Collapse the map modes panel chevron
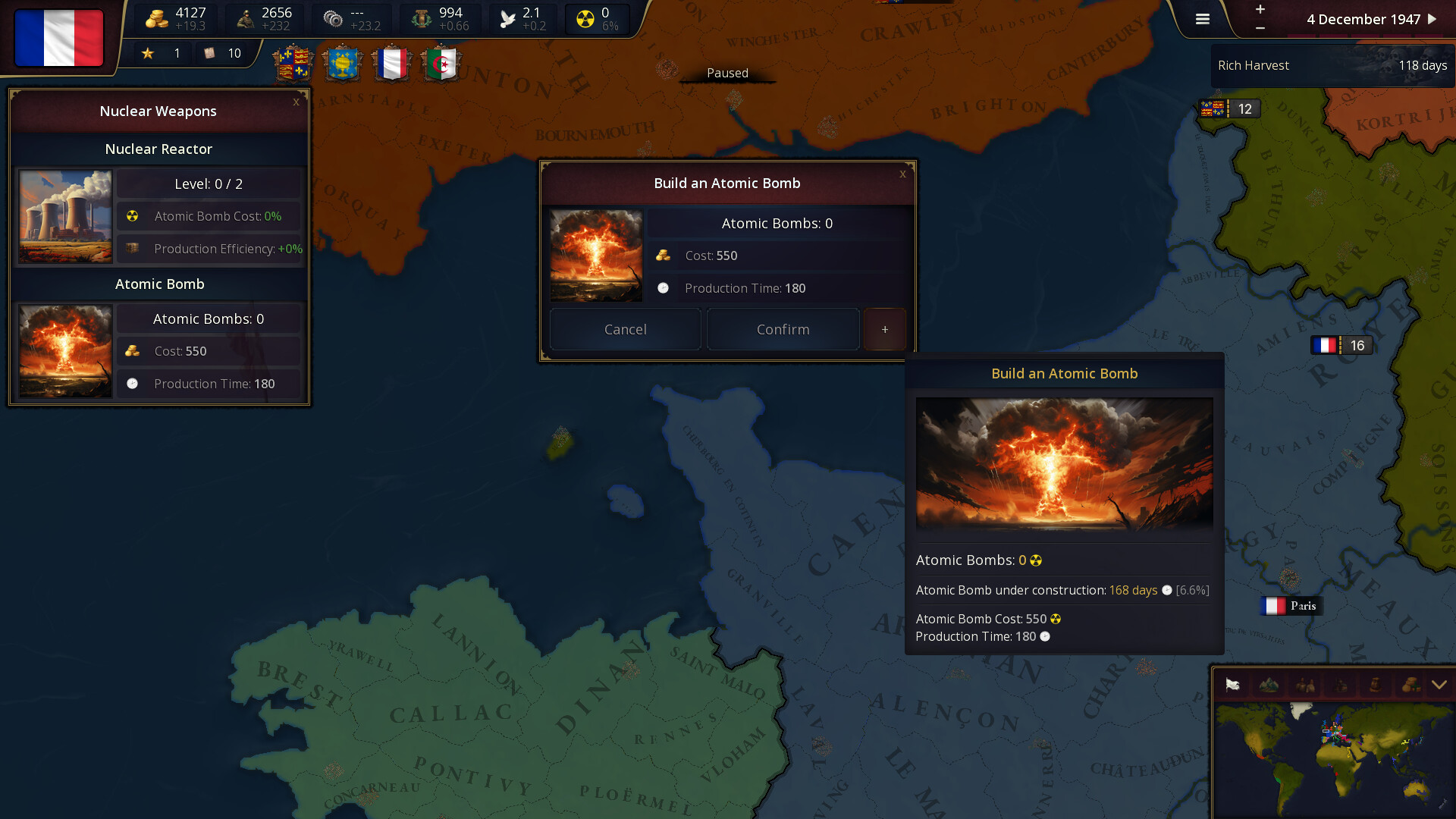Image resolution: width=1456 pixels, height=819 pixels. pos(1437,685)
